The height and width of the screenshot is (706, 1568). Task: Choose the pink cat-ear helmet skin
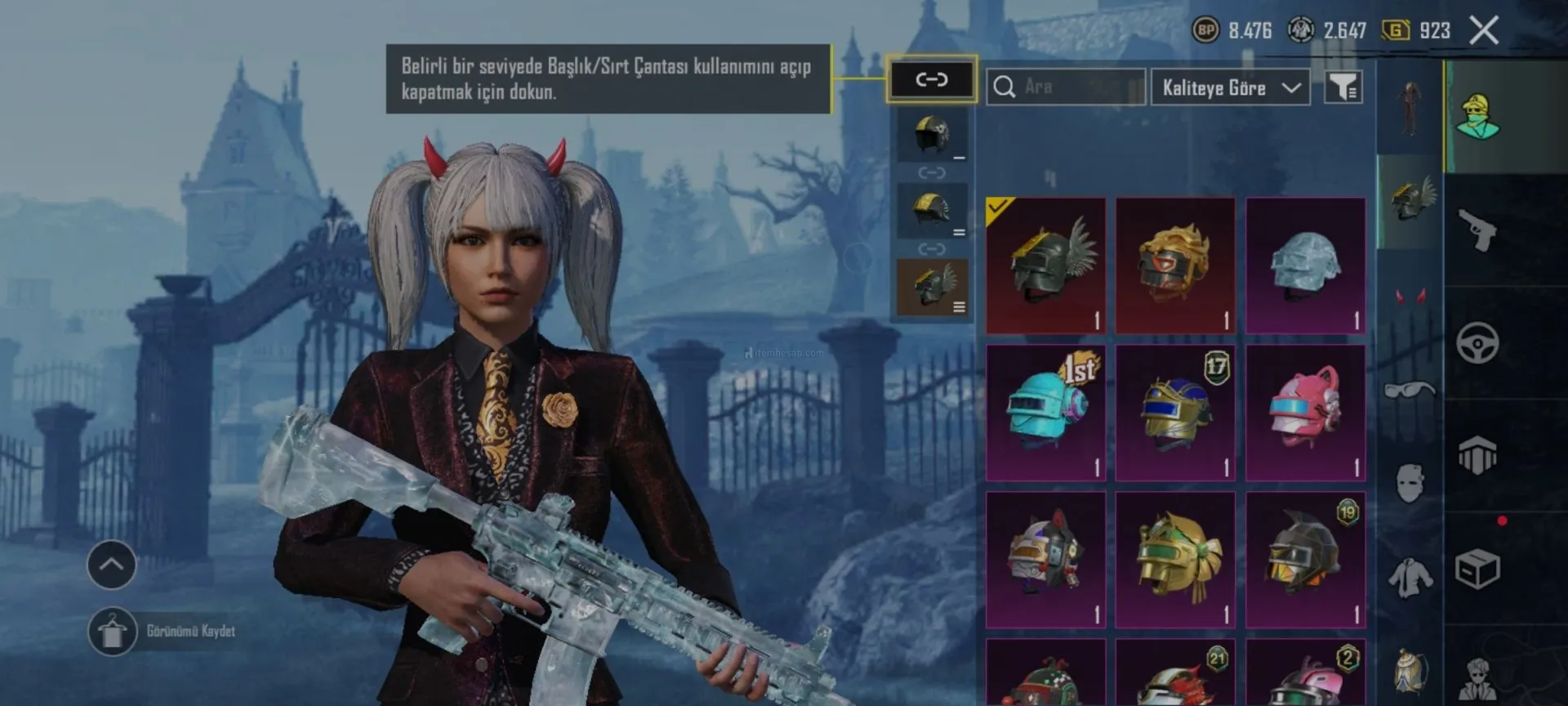pyautogui.click(x=1305, y=413)
